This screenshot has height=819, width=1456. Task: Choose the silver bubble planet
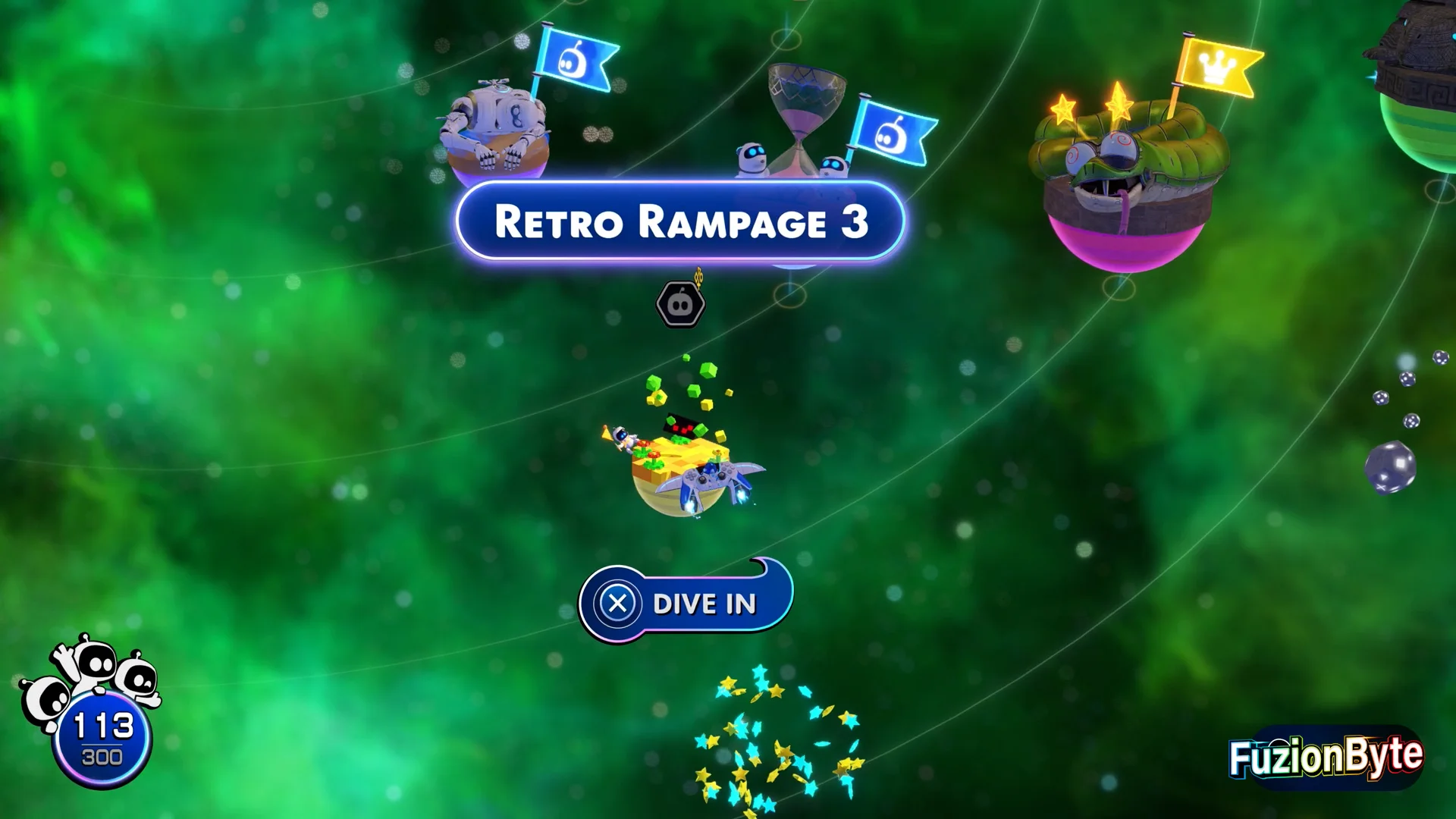tap(1390, 466)
